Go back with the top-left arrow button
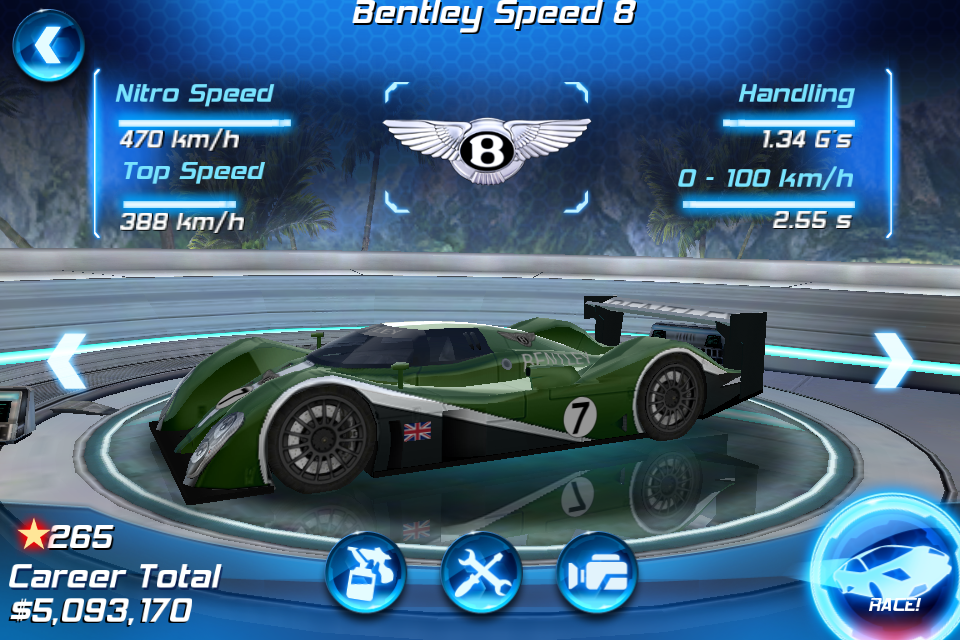960x640 pixels. coord(47,45)
